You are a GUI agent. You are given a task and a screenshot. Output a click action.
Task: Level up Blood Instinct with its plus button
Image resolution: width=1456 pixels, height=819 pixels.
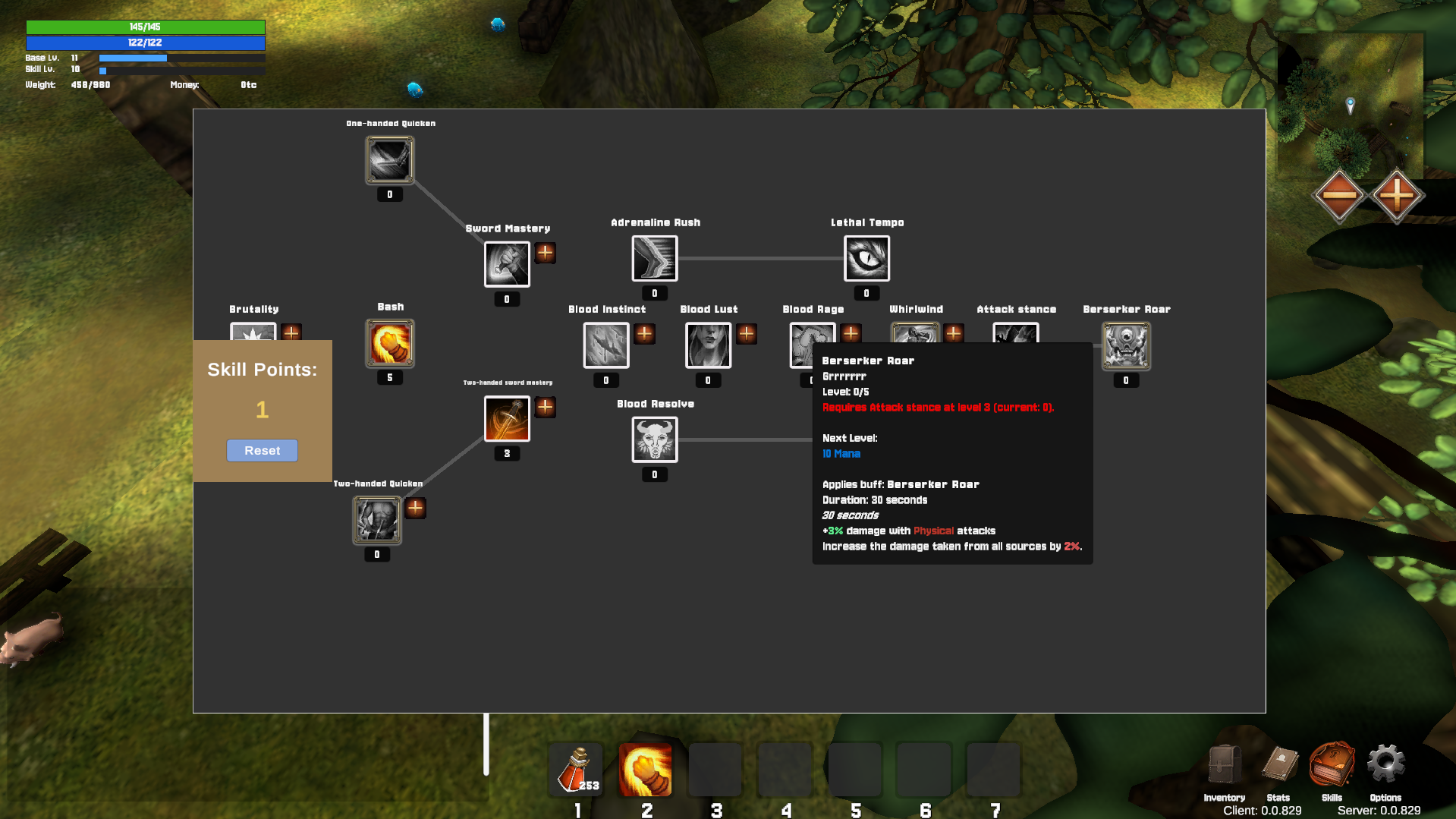[644, 334]
